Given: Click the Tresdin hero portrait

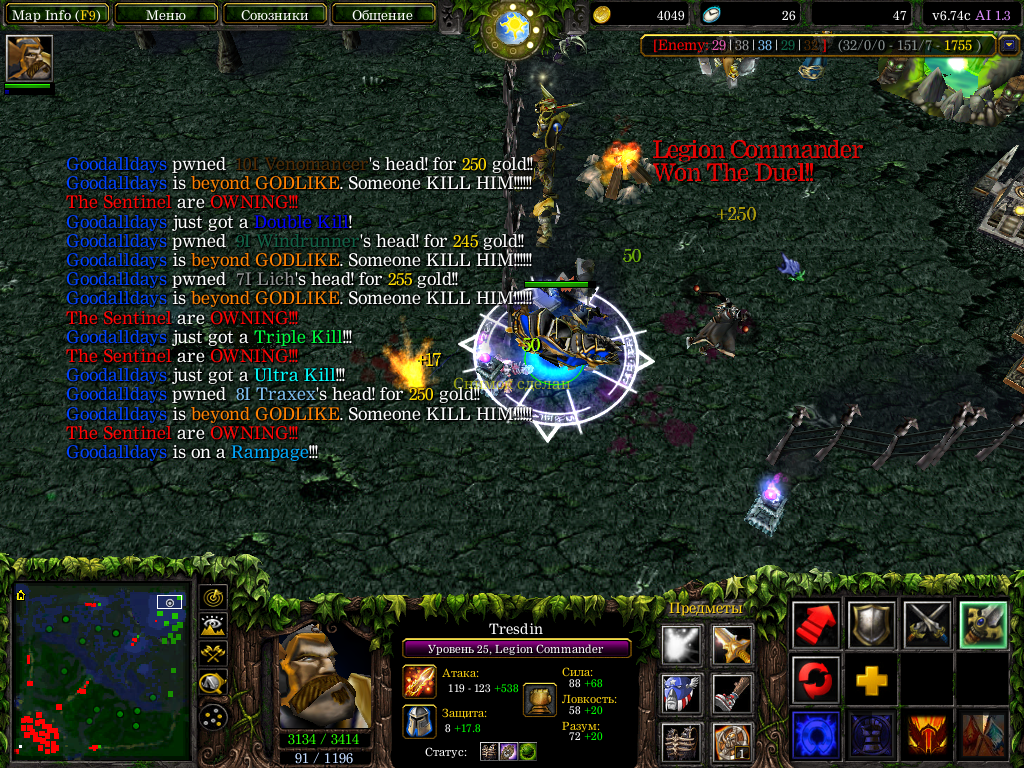Looking at the screenshot, I should 322,680.
